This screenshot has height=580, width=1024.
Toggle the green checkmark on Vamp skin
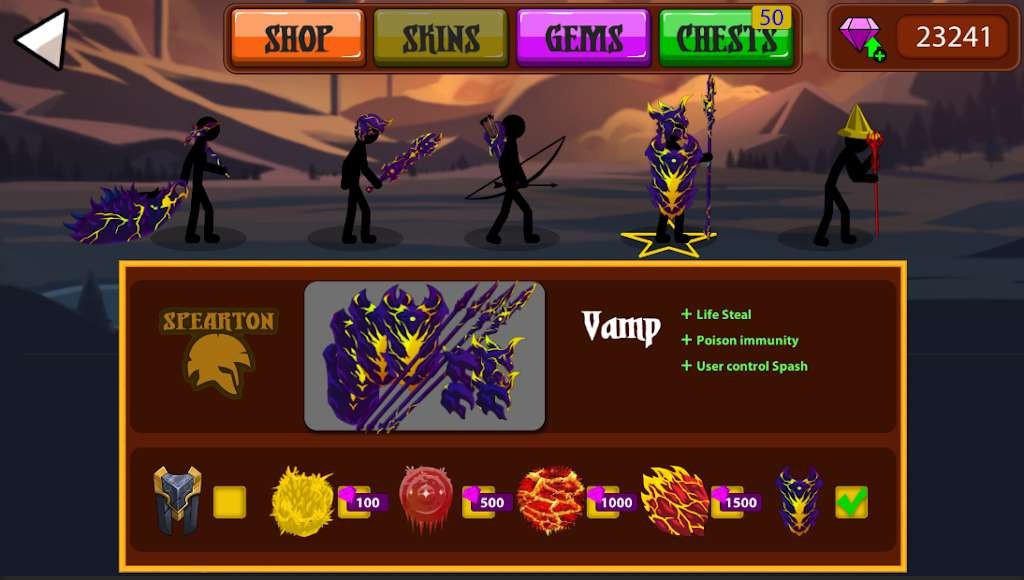pos(851,502)
